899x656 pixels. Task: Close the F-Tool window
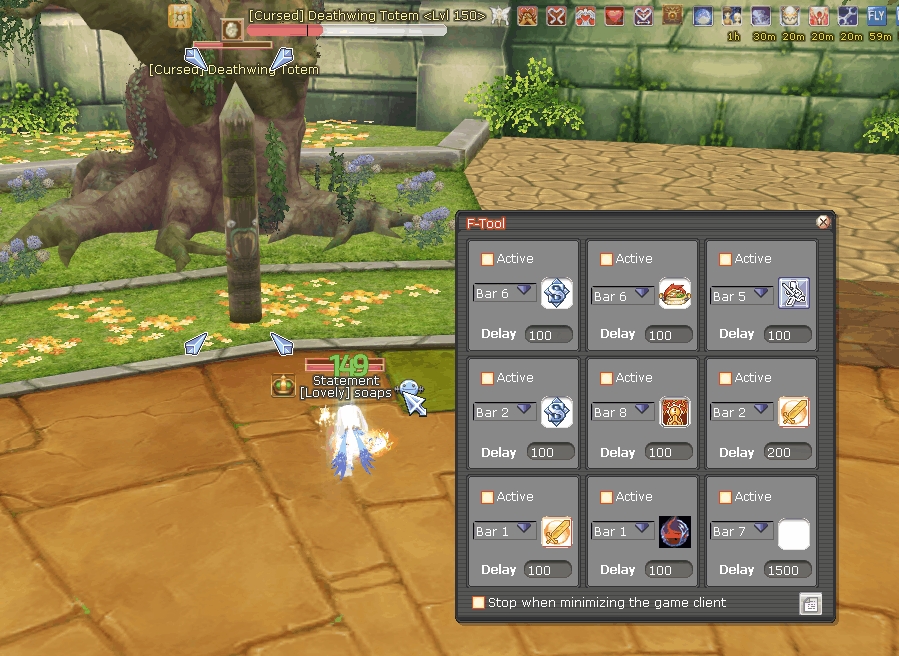click(823, 222)
